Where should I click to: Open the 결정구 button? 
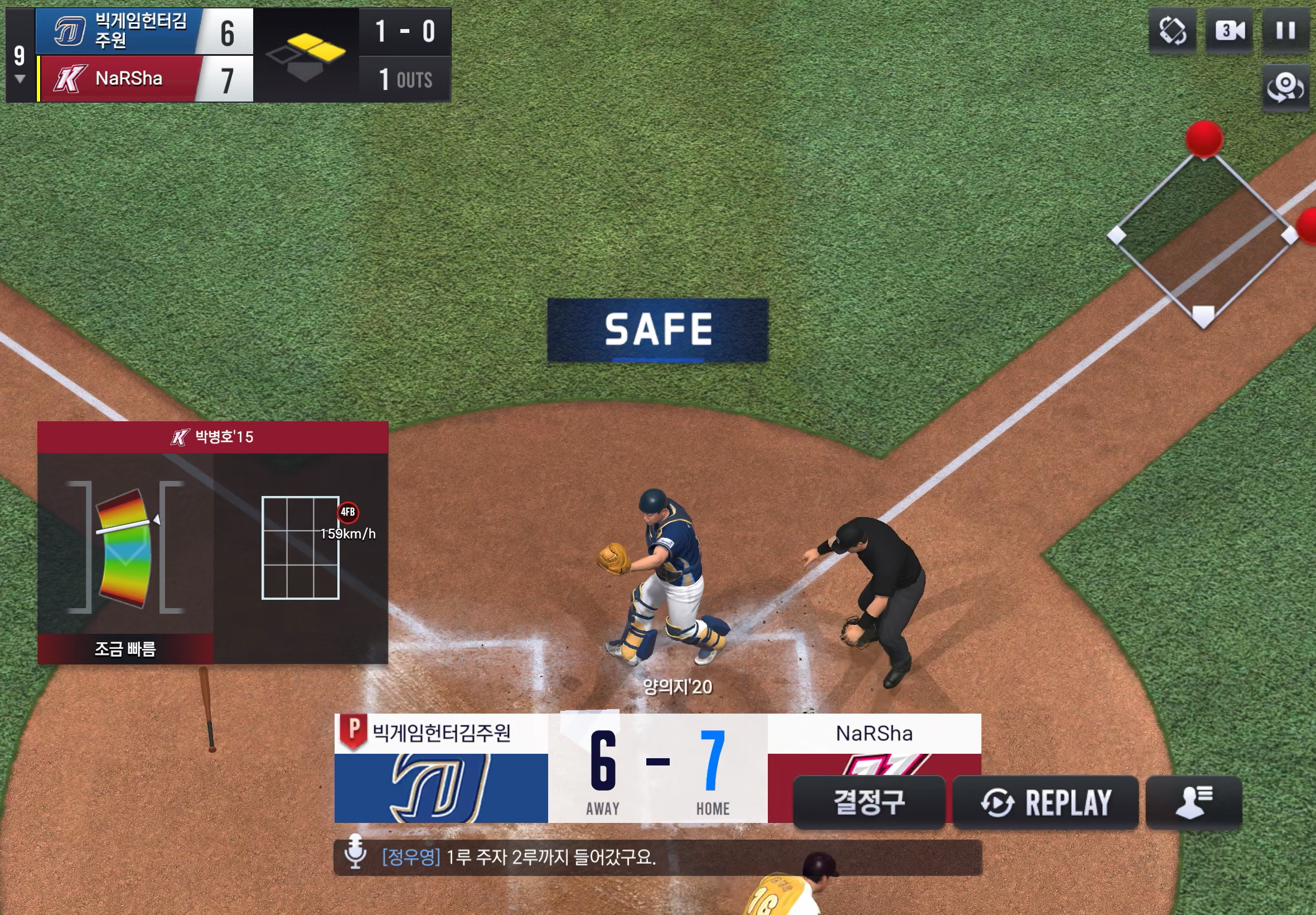coord(869,802)
